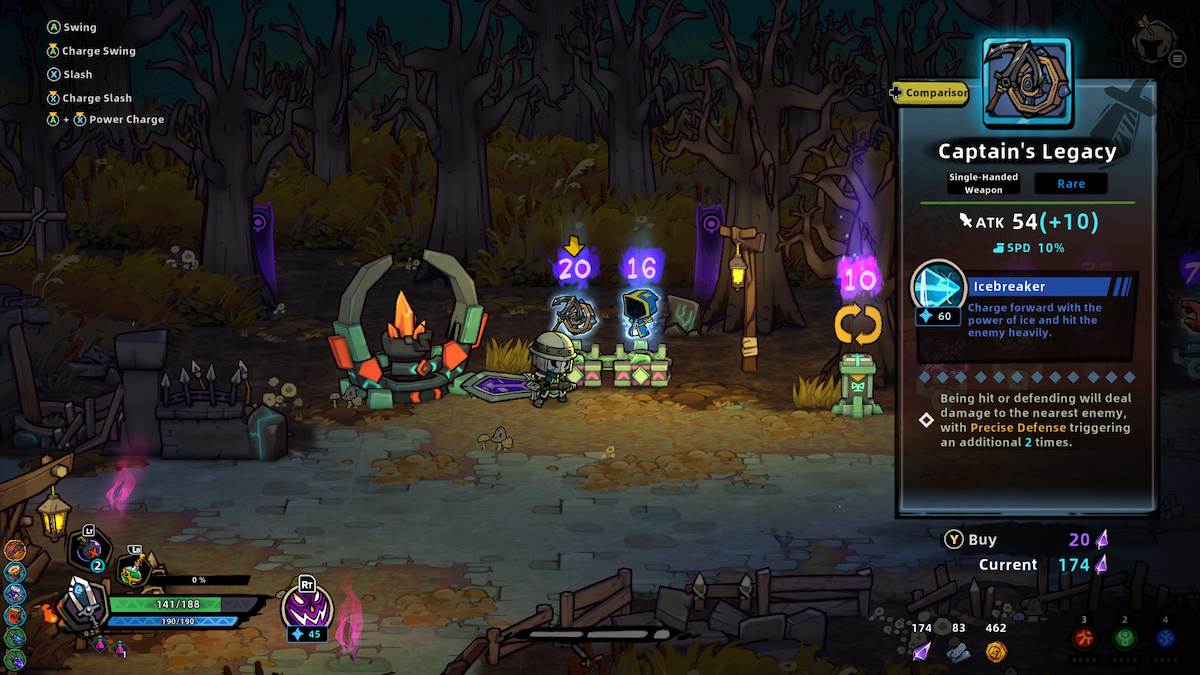The height and width of the screenshot is (675, 1200).
Task: Click the silver ore currency icon
Action: tap(958, 651)
